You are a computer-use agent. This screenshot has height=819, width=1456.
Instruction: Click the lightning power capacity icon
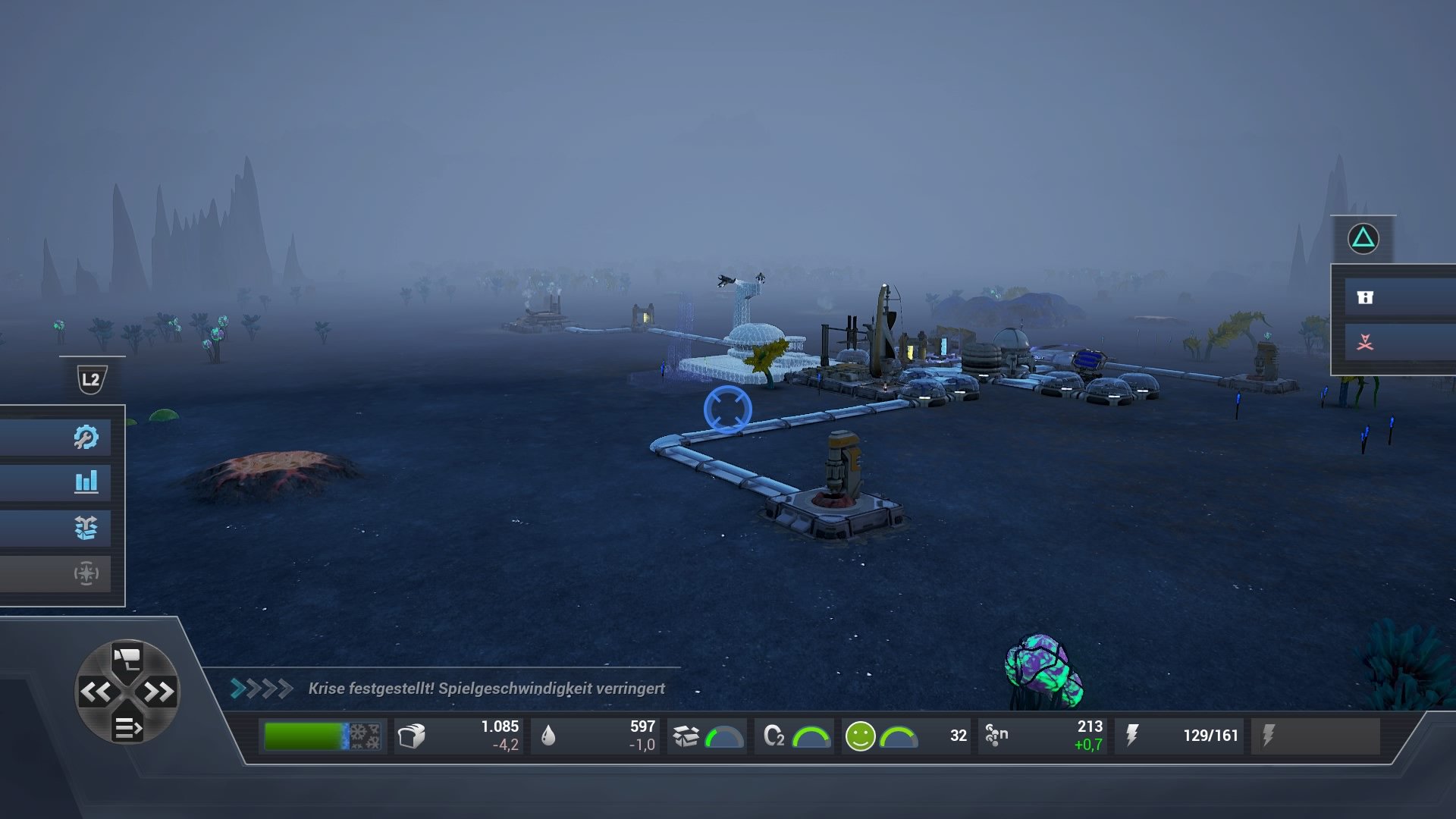[x=1133, y=734]
